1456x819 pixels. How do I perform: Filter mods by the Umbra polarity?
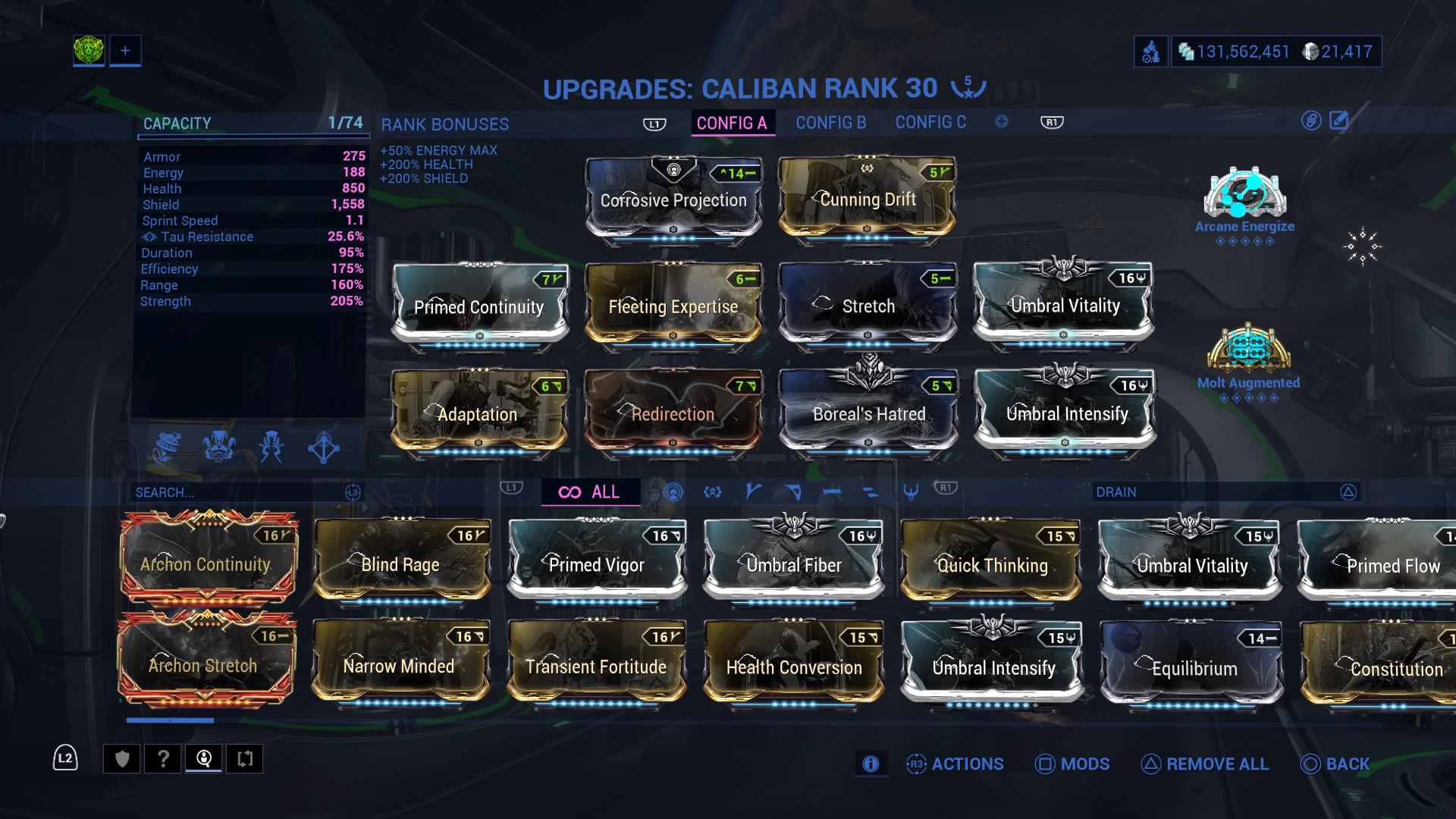pyautogui.click(x=910, y=491)
